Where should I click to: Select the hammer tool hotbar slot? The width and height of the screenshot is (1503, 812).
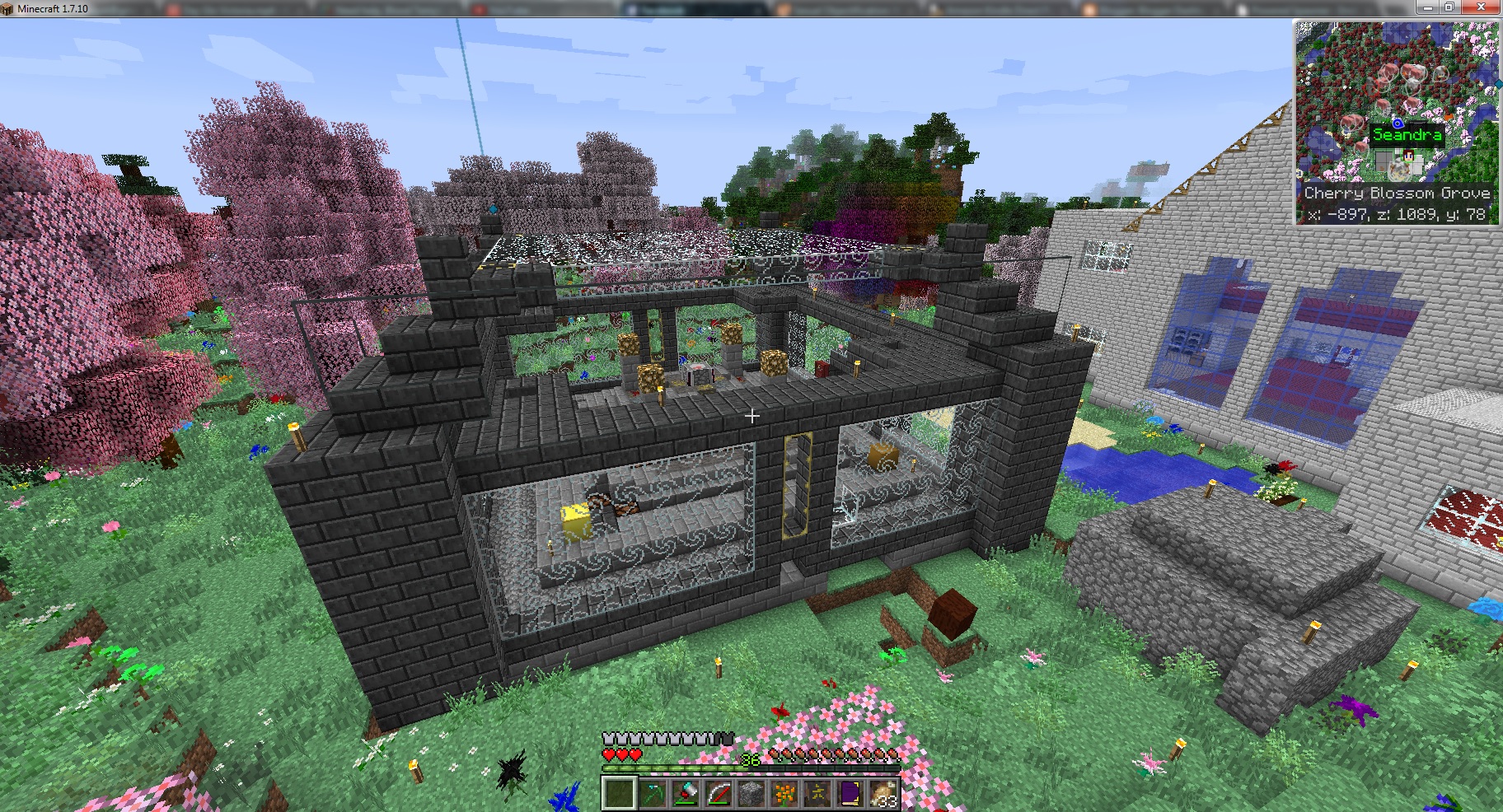coord(685,794)
